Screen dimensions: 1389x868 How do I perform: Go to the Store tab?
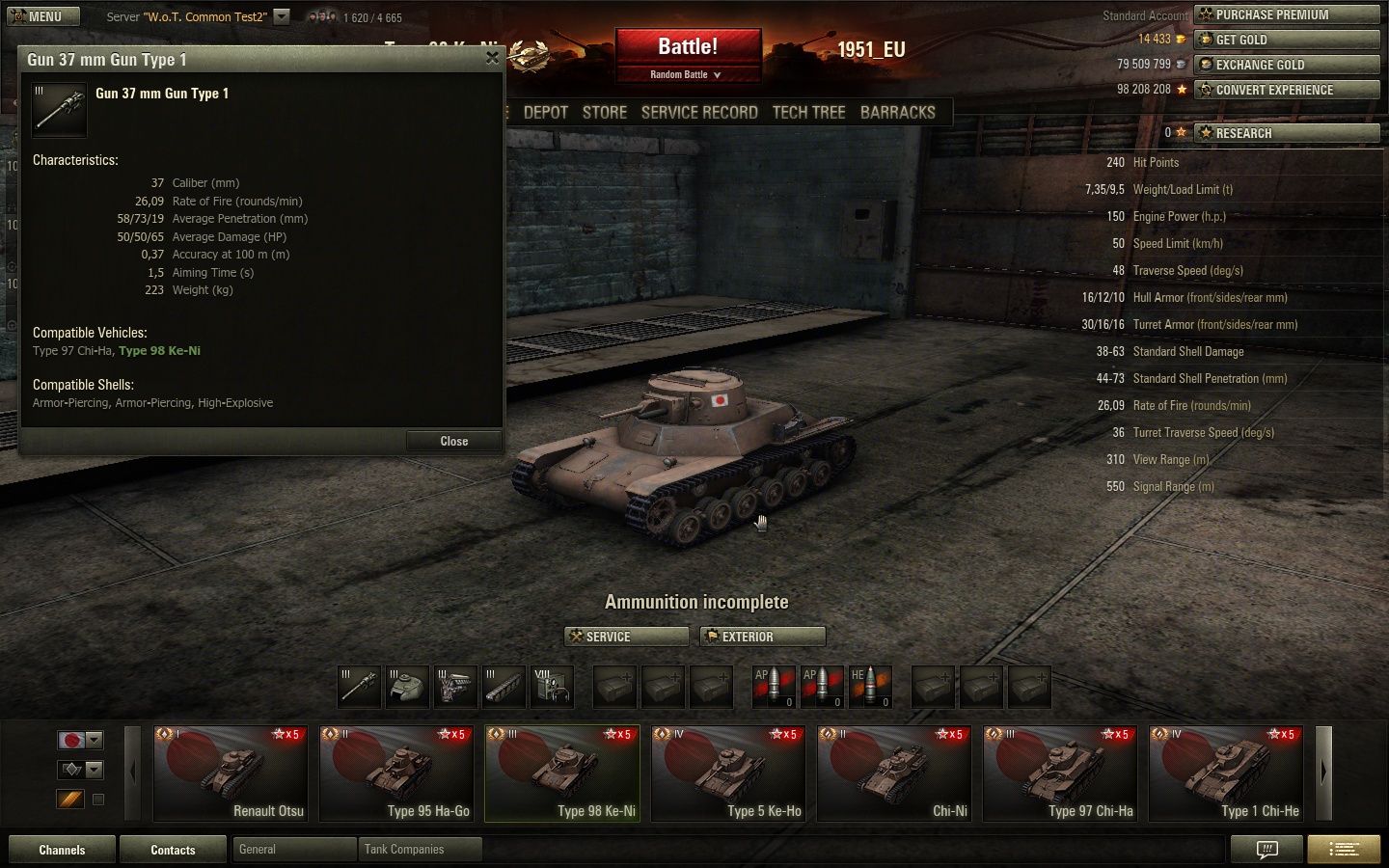click(605, 112)
